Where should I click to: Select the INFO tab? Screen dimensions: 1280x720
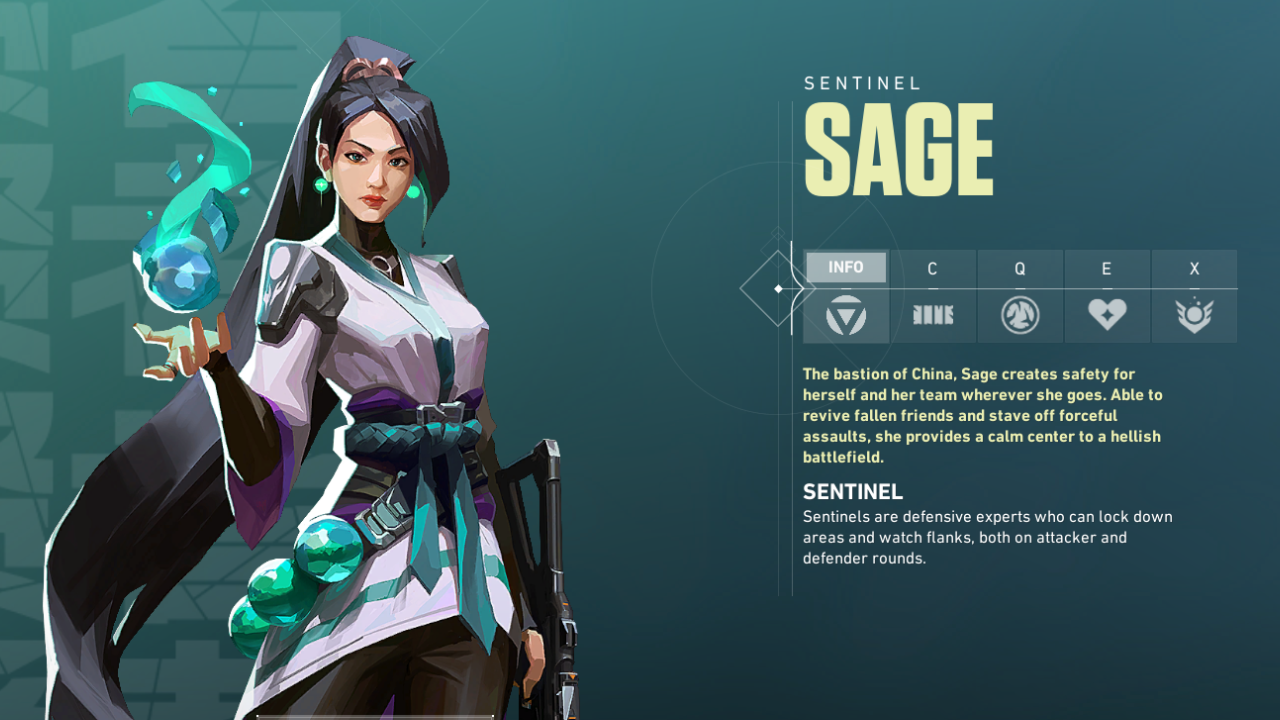[x=846, y=267]
